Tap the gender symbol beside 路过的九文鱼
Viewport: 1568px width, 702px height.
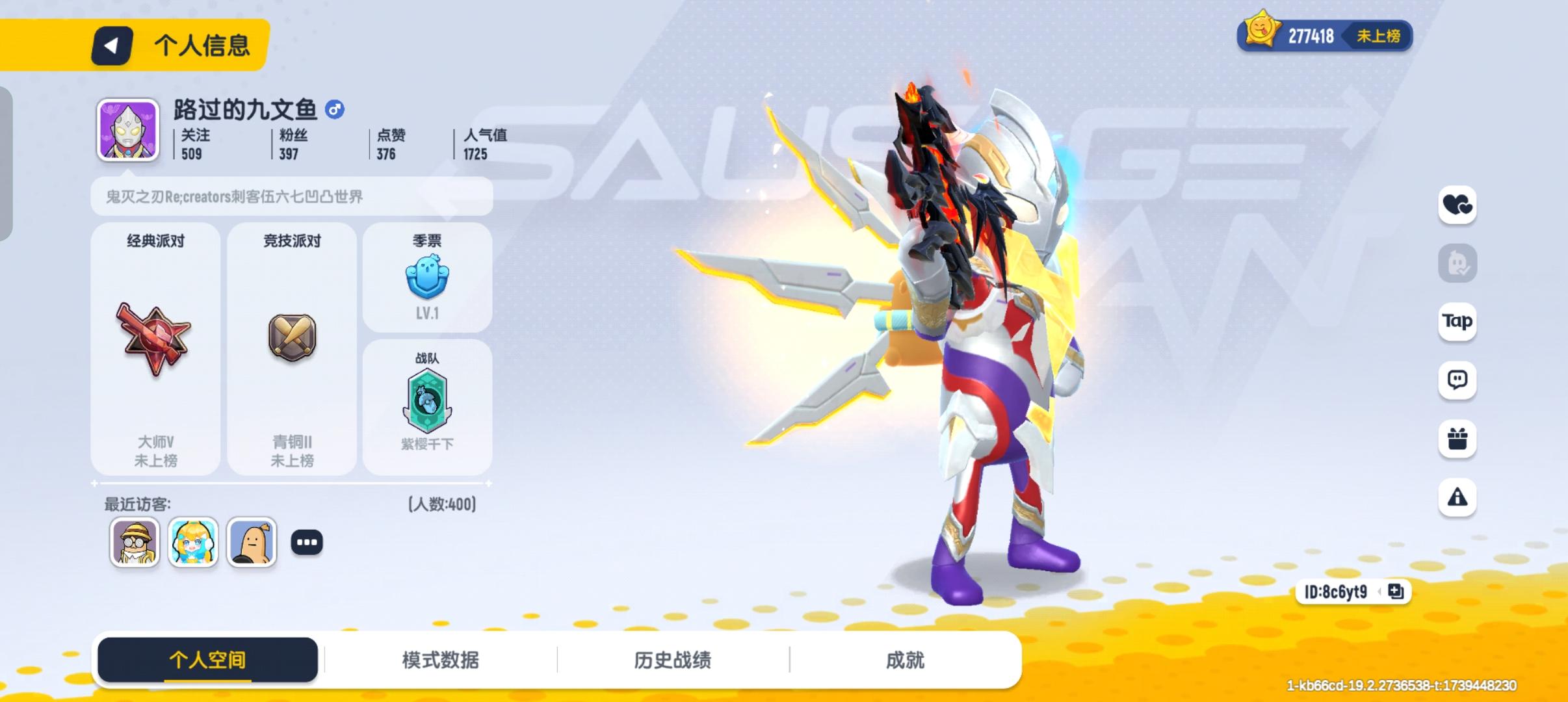point(335,110)
